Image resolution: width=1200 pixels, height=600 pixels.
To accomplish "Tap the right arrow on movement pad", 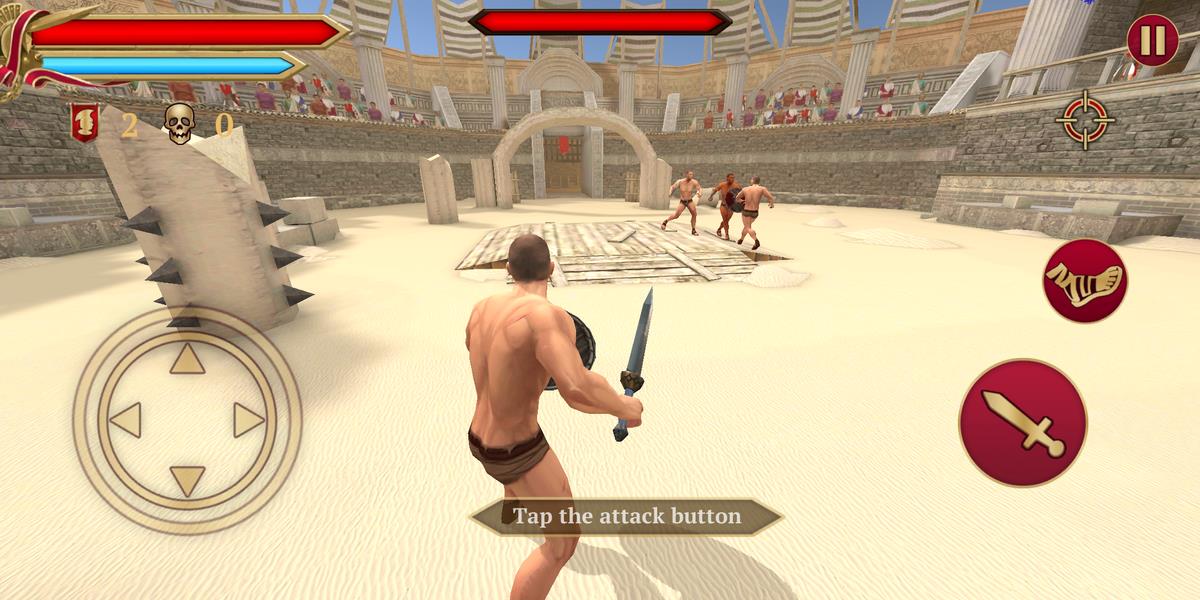I will 248,420.
